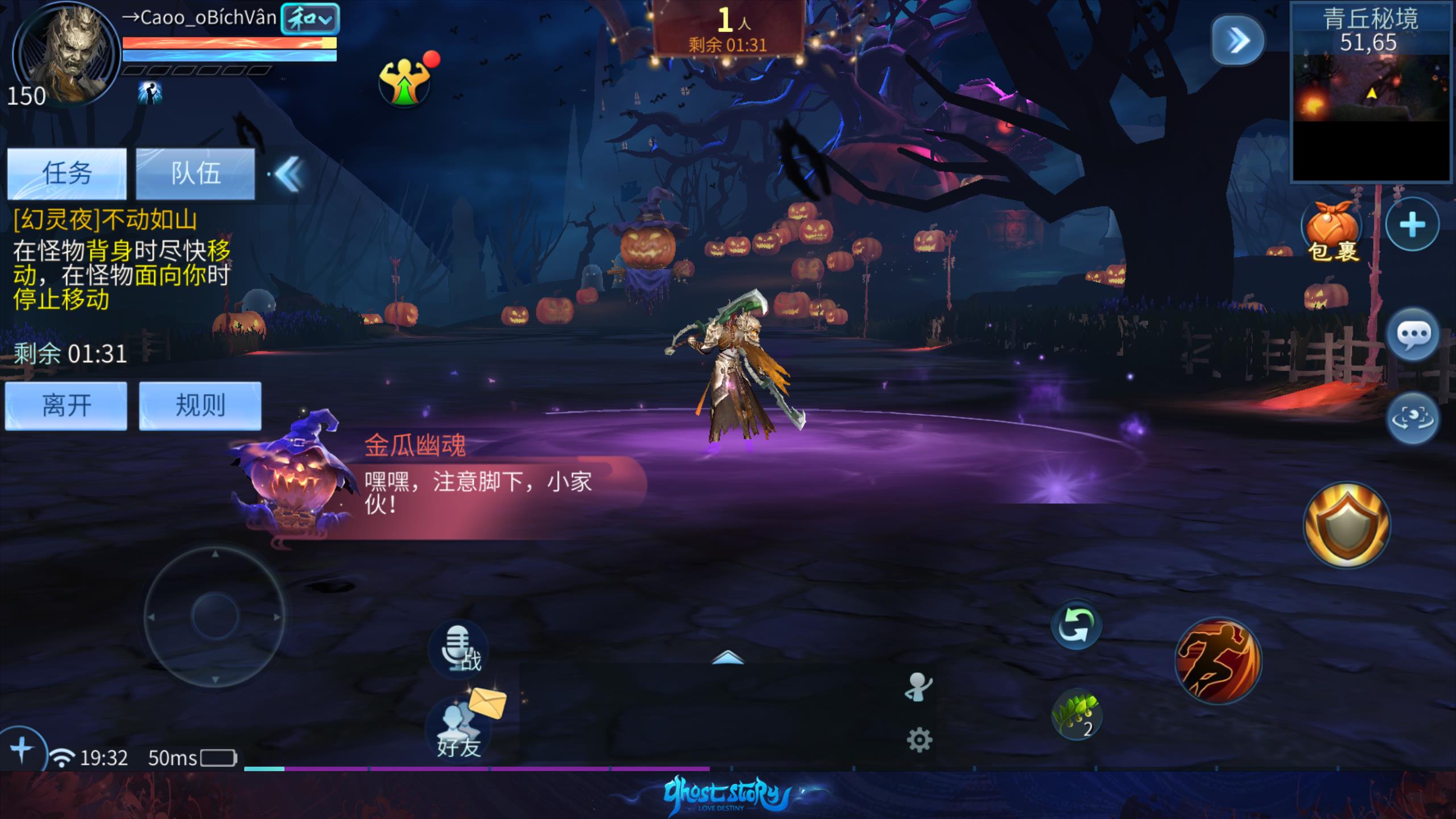Open the gear settings icon
The image size is (1456, 819).
coord(919,741)
